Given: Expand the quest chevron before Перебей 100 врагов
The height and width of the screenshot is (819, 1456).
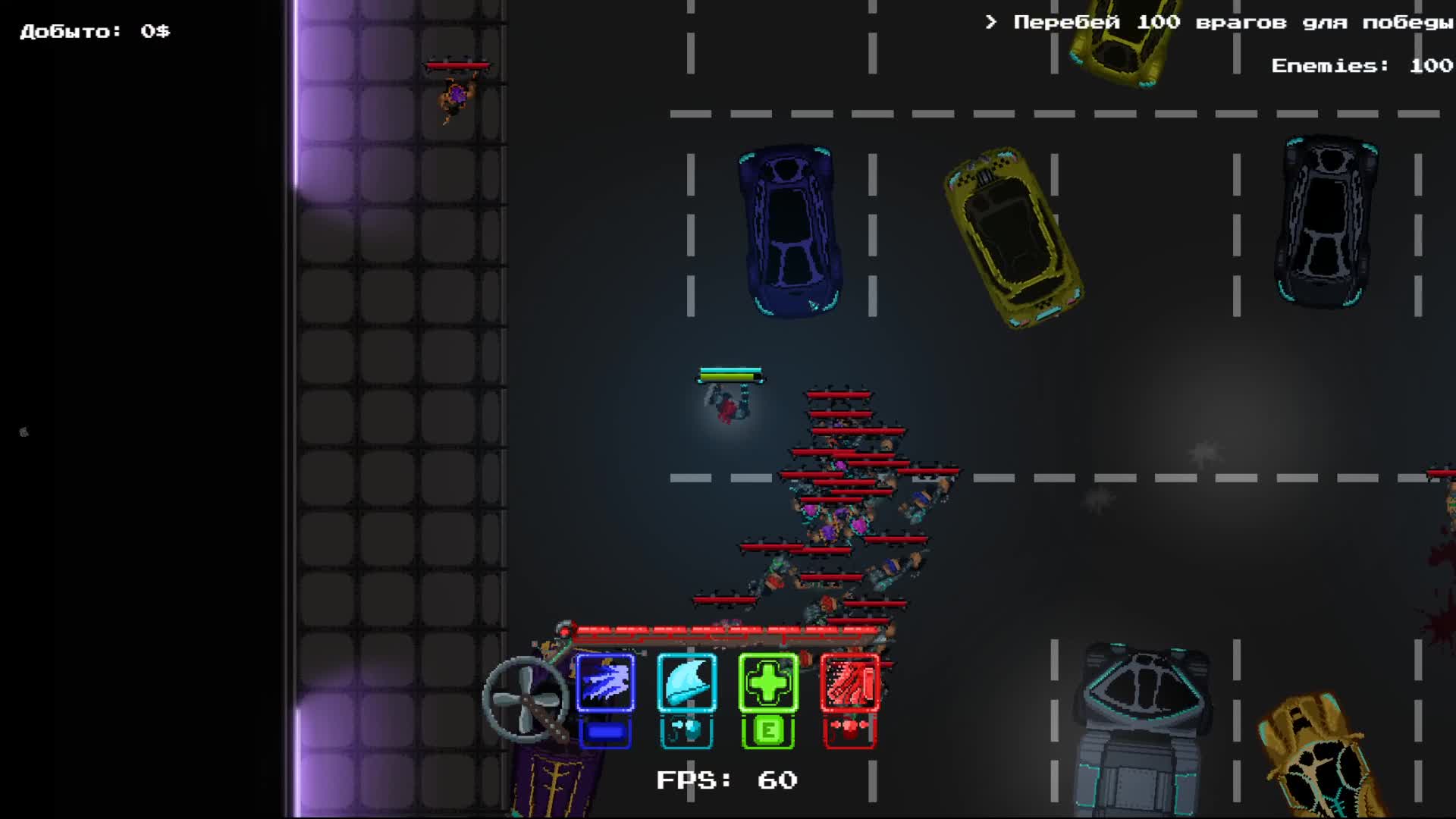Looking at the screenshot, I should pos(988,21).
